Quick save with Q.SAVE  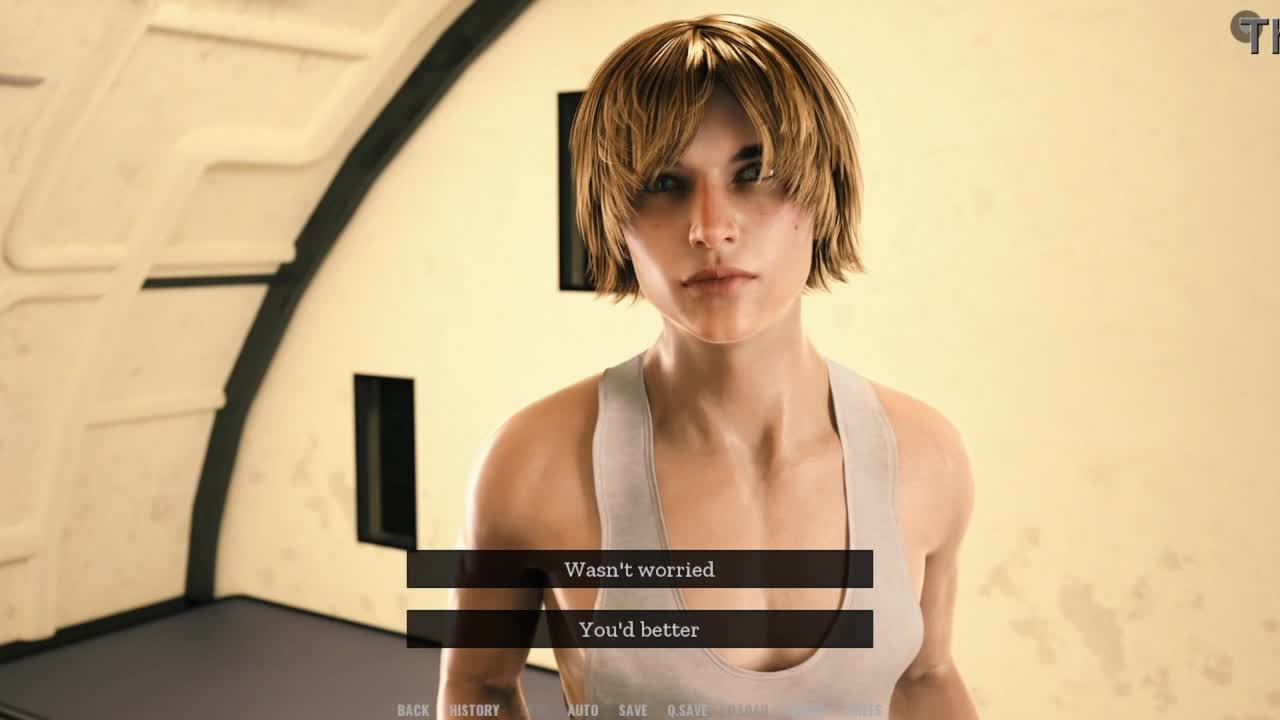pyautogui.click(x=687, y=710)
